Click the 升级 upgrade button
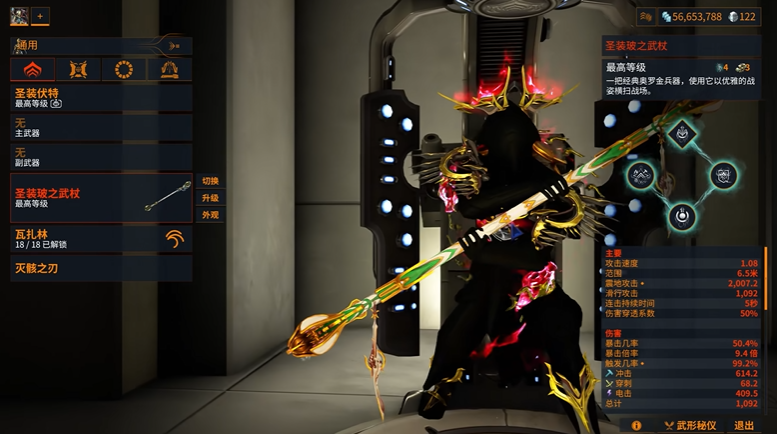The image size is (777, 434). tap(210, 198)
